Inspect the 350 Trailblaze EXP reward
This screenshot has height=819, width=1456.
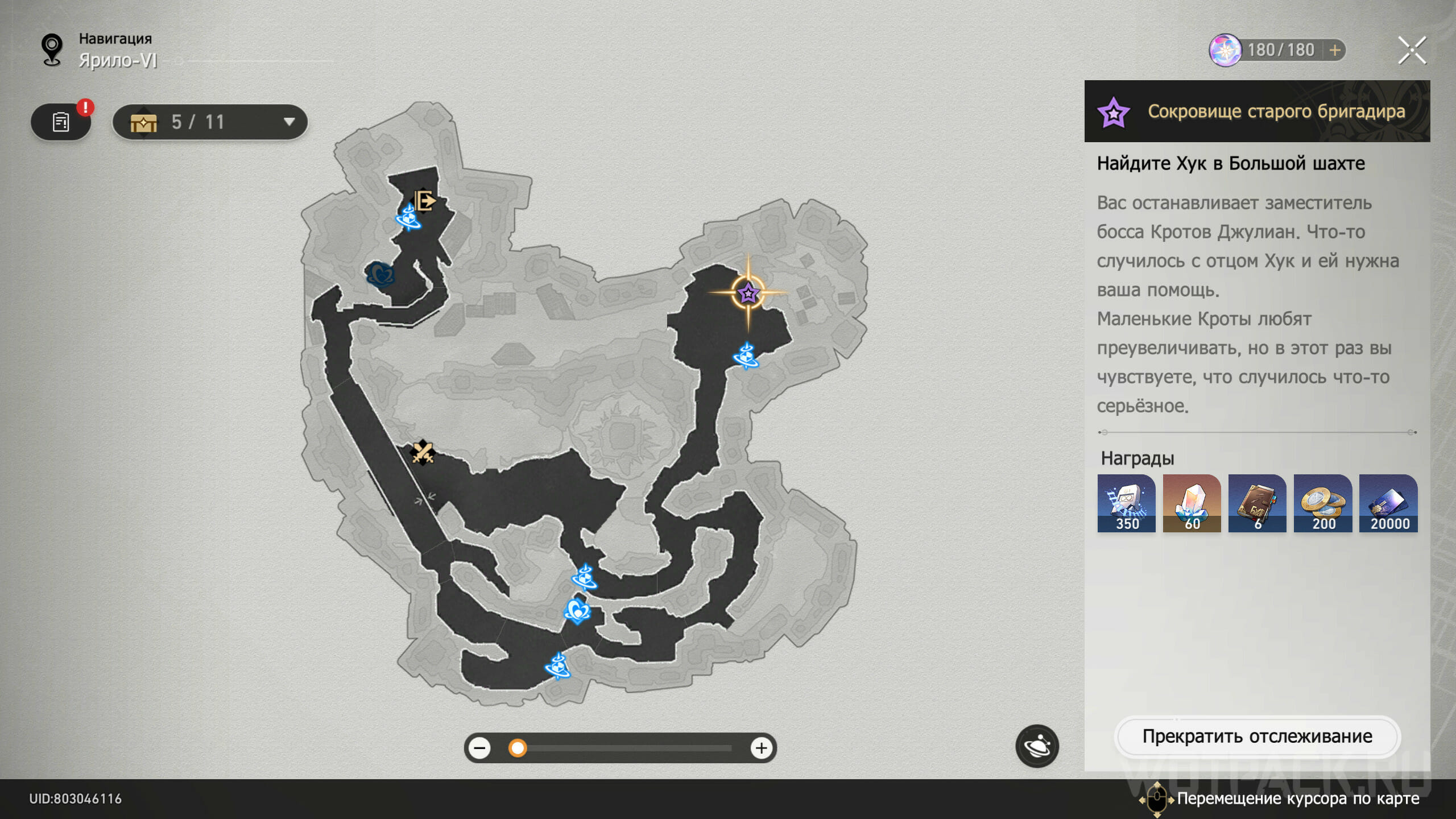1126,503
